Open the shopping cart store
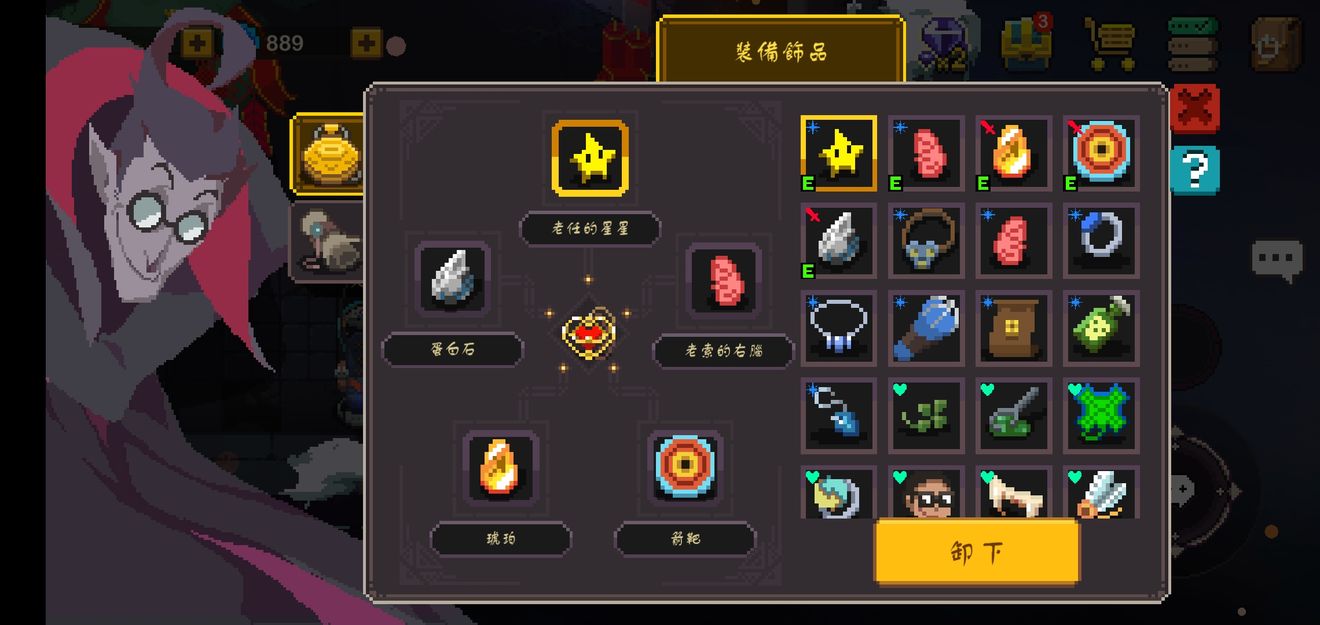This screenshot has height=625, width=1320. pyautogui.click(x=1110, y=42)
